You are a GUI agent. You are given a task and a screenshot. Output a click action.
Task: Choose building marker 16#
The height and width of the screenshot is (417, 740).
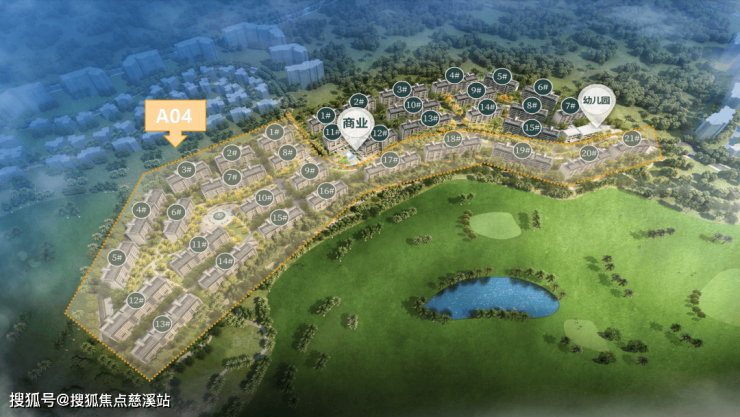click(x=325, y=190)
